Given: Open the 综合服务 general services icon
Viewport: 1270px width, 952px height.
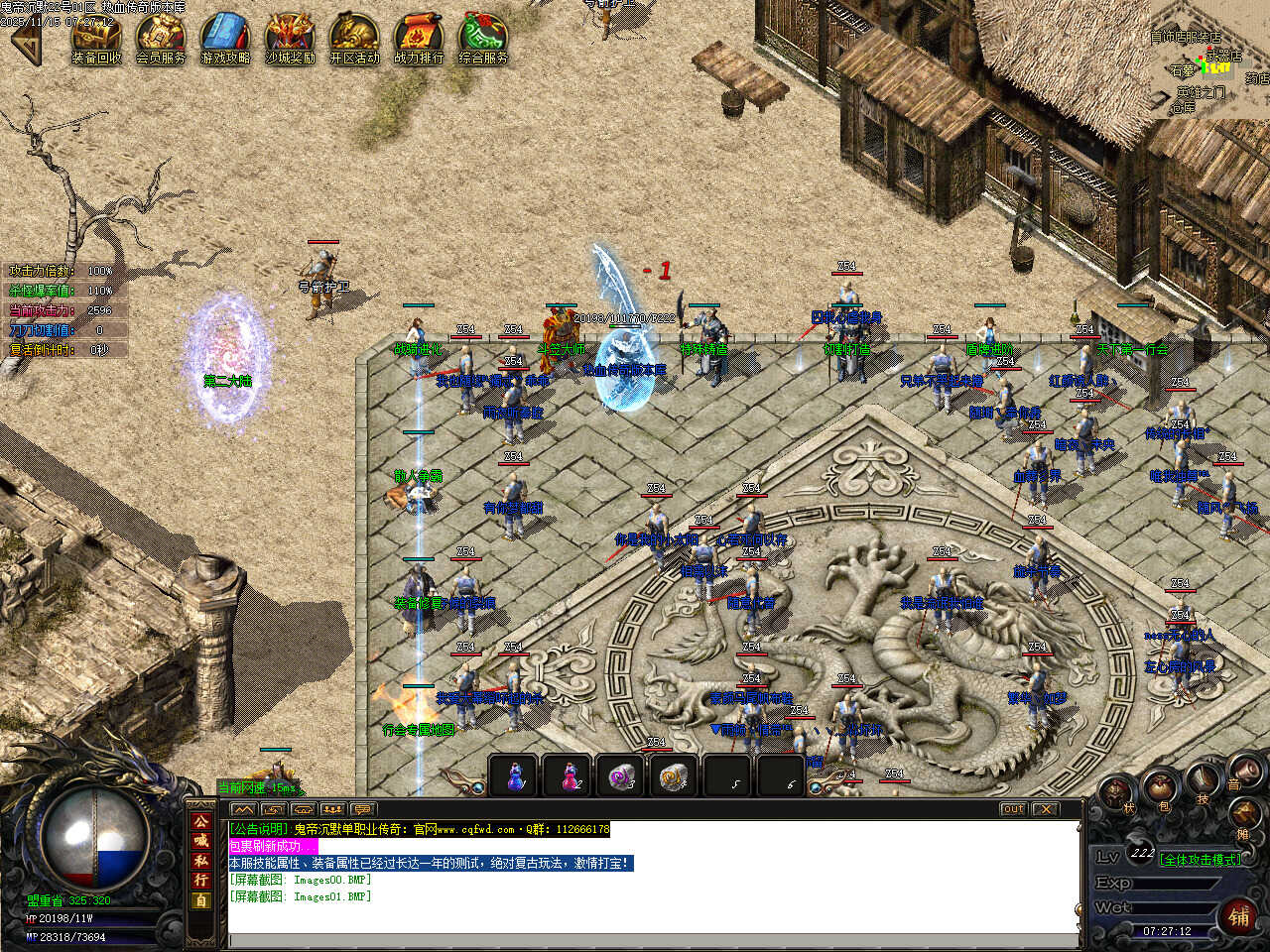Looking at the screenshot, I should [x=483, y=37].
